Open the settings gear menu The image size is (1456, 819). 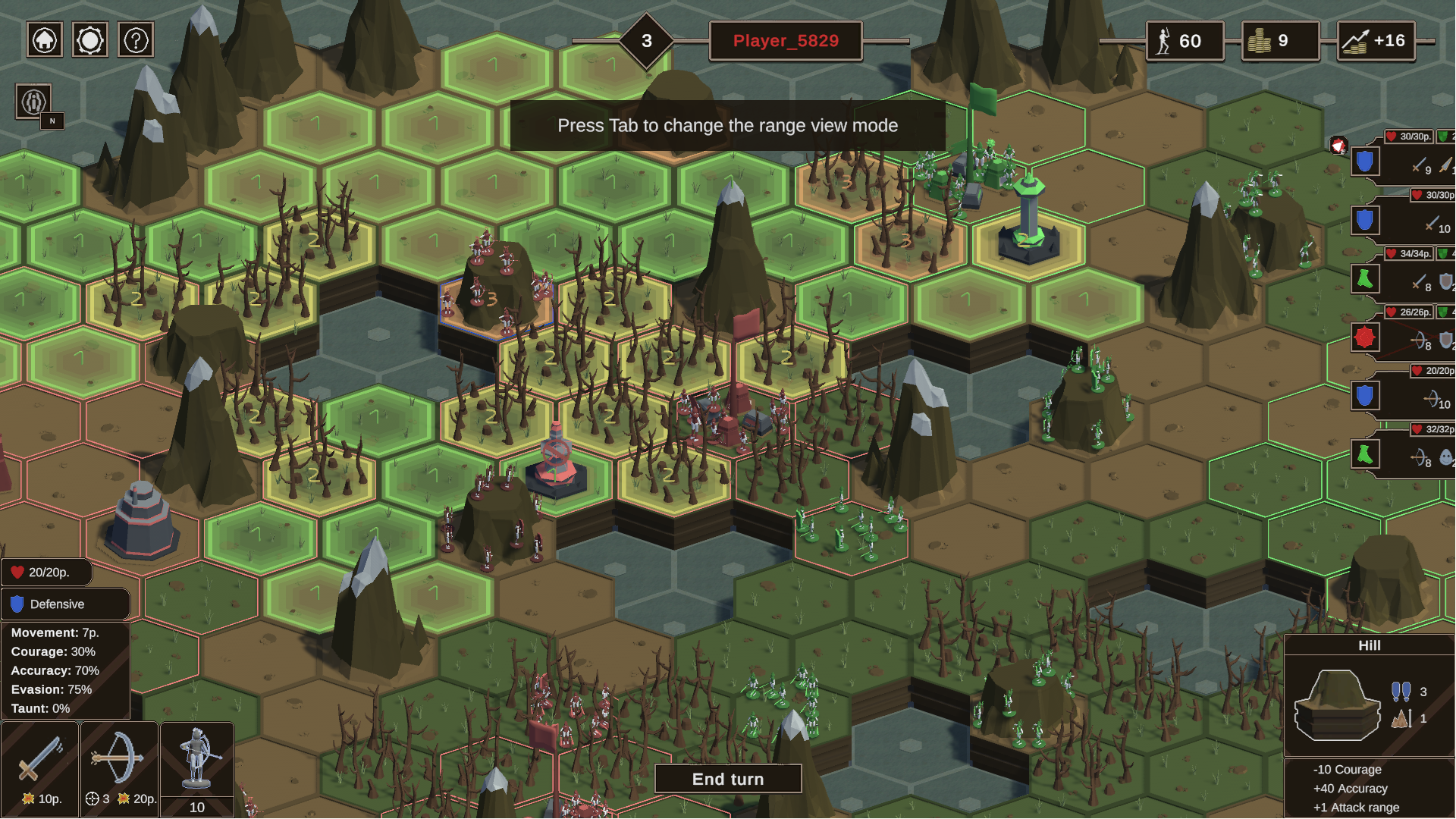point(90,40)
